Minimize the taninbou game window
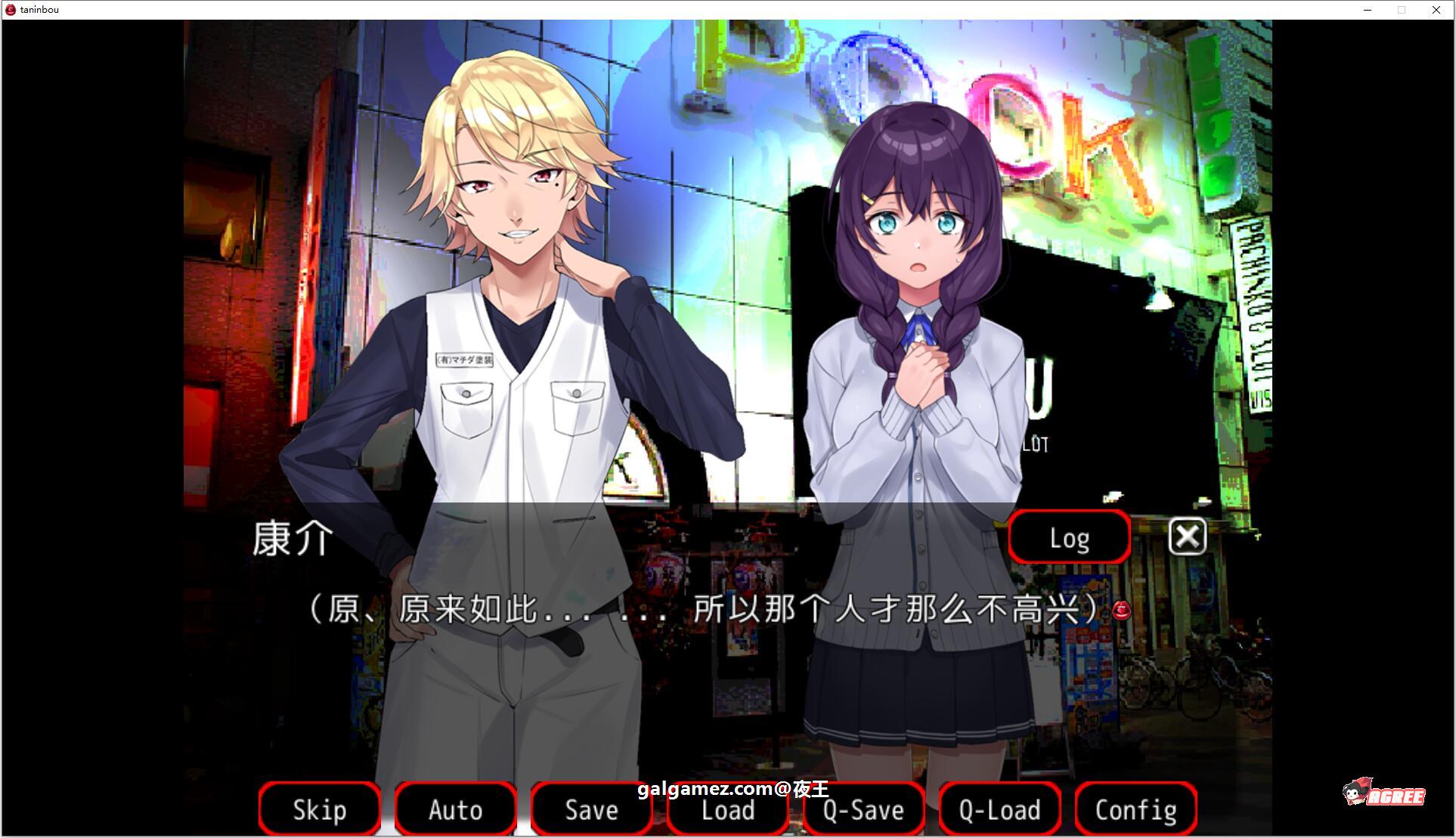This screenshot has height=838, width=1456. (1367, 10)
